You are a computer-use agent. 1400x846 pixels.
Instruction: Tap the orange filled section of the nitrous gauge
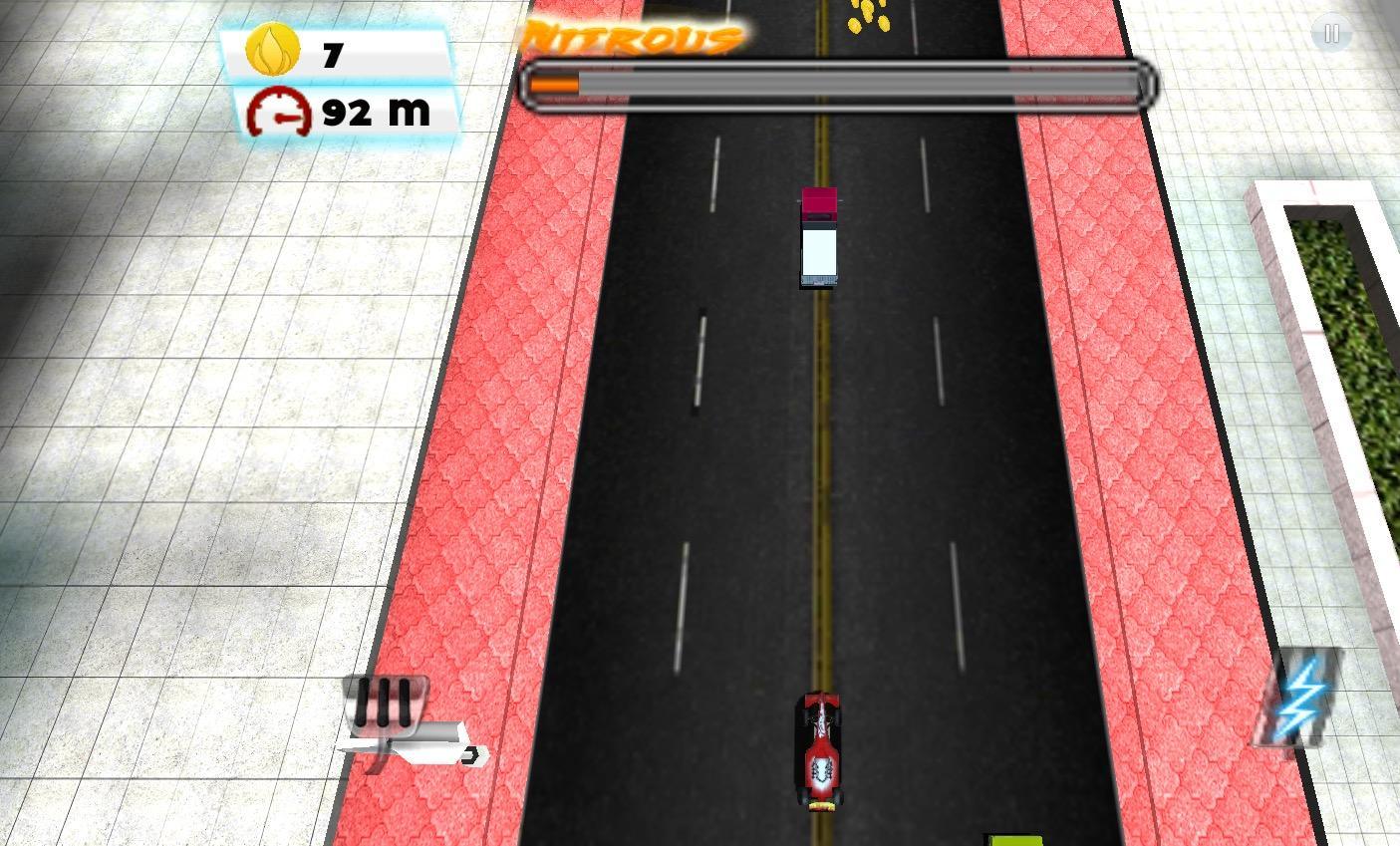[x=555, y=84]
